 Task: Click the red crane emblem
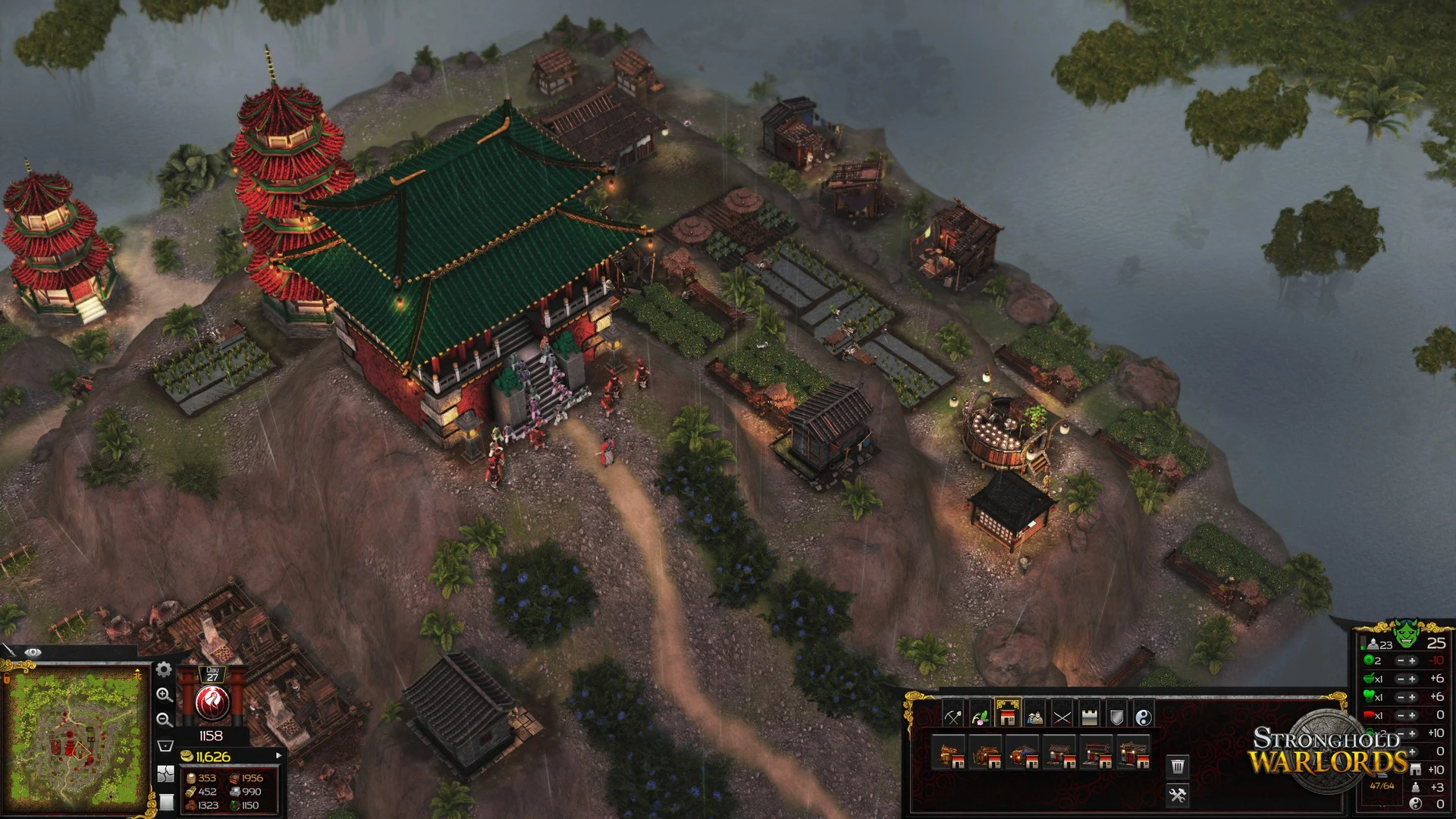click(x=212, y=704)
